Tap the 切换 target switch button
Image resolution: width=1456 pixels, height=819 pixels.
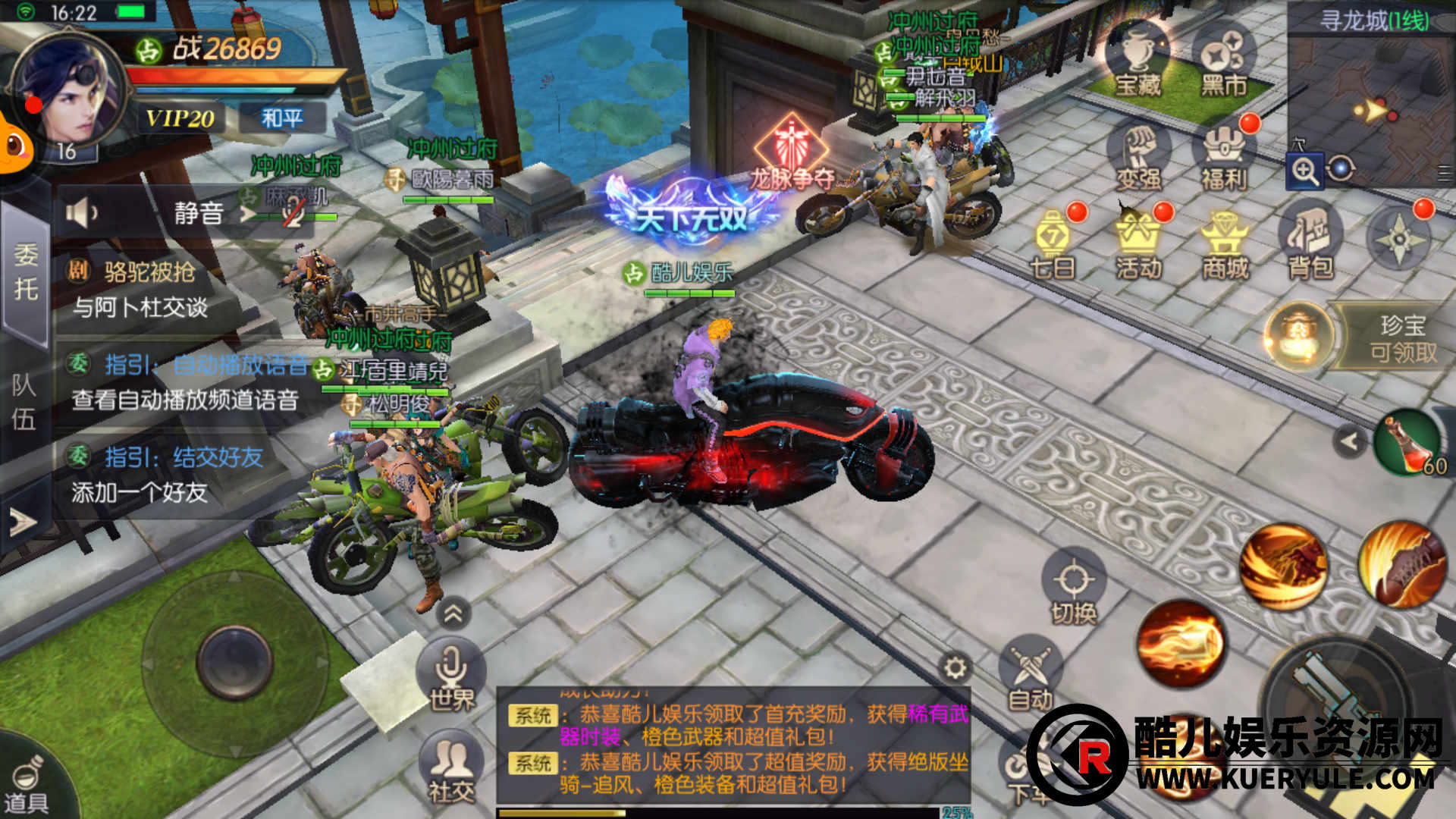pos(1074,590)
